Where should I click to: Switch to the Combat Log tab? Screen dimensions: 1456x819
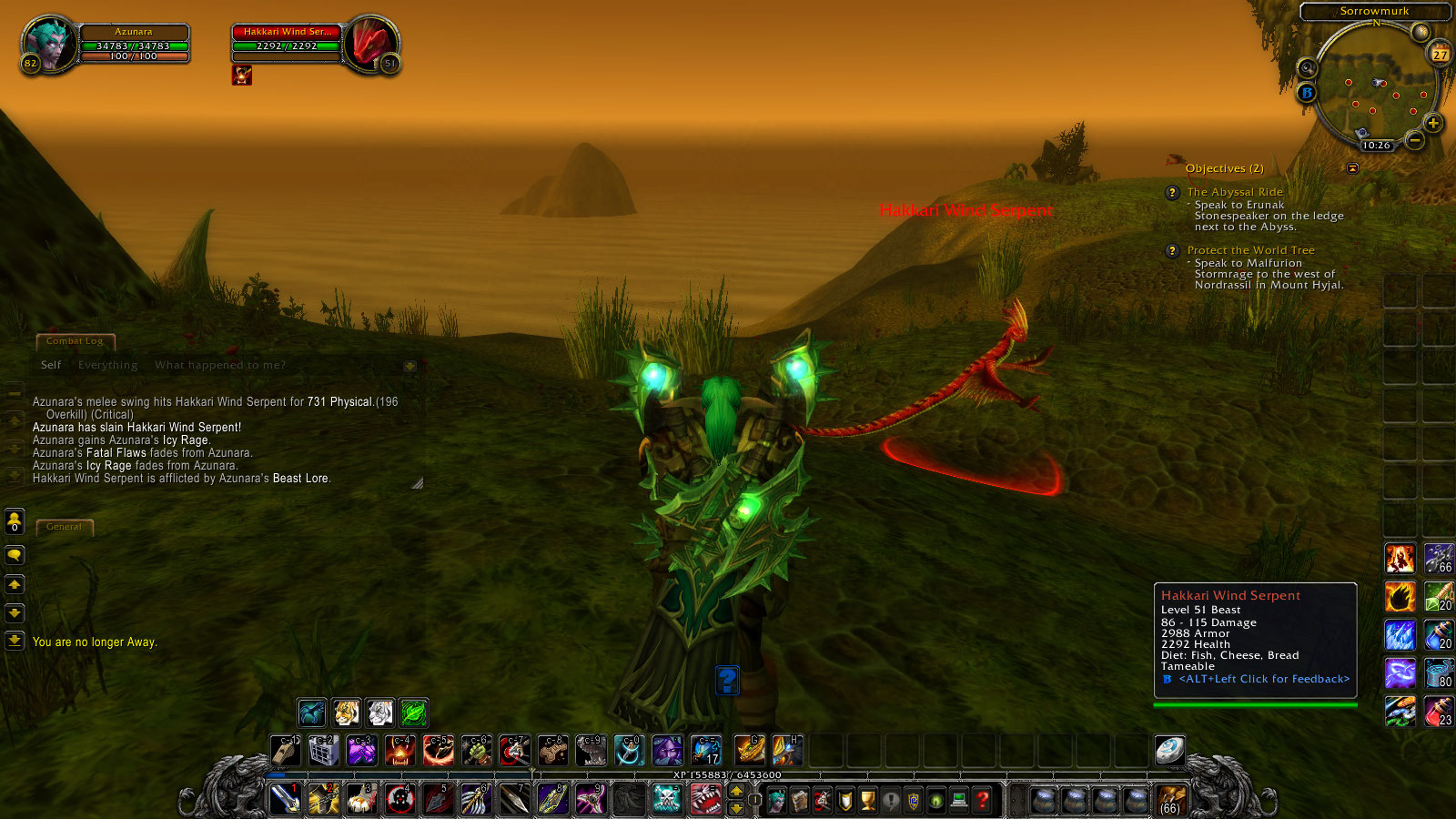(76, 341)
